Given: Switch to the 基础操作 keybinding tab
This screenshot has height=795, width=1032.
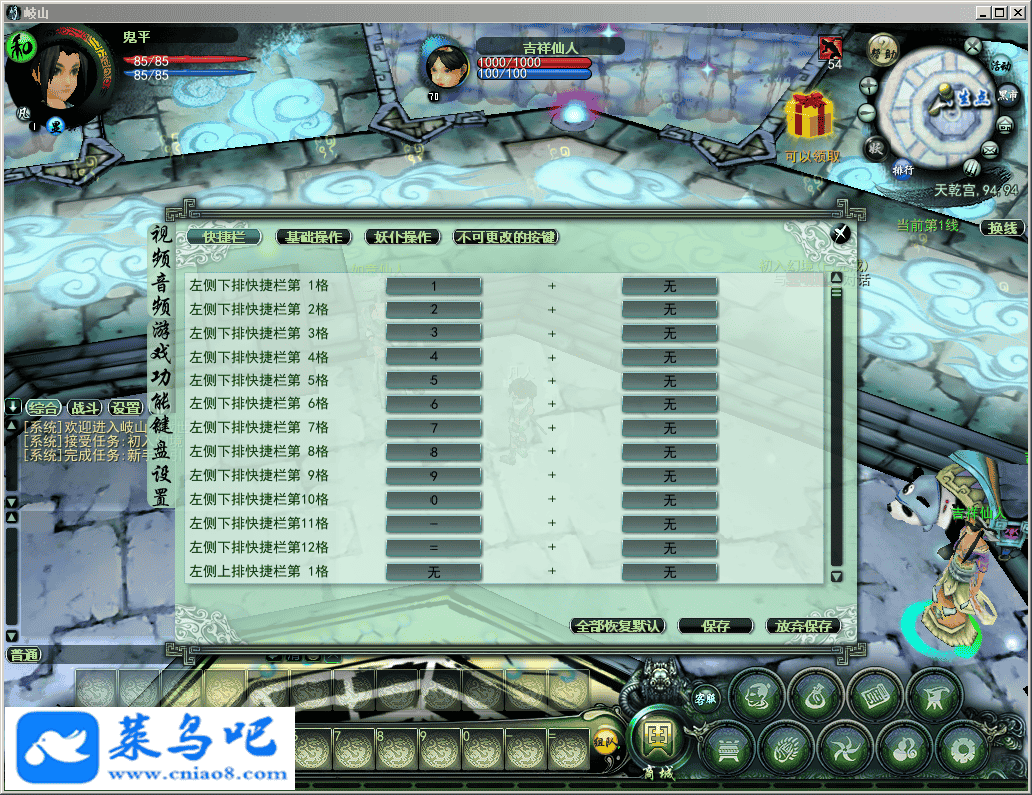Looking at the screenshot, I should [313, 237].
